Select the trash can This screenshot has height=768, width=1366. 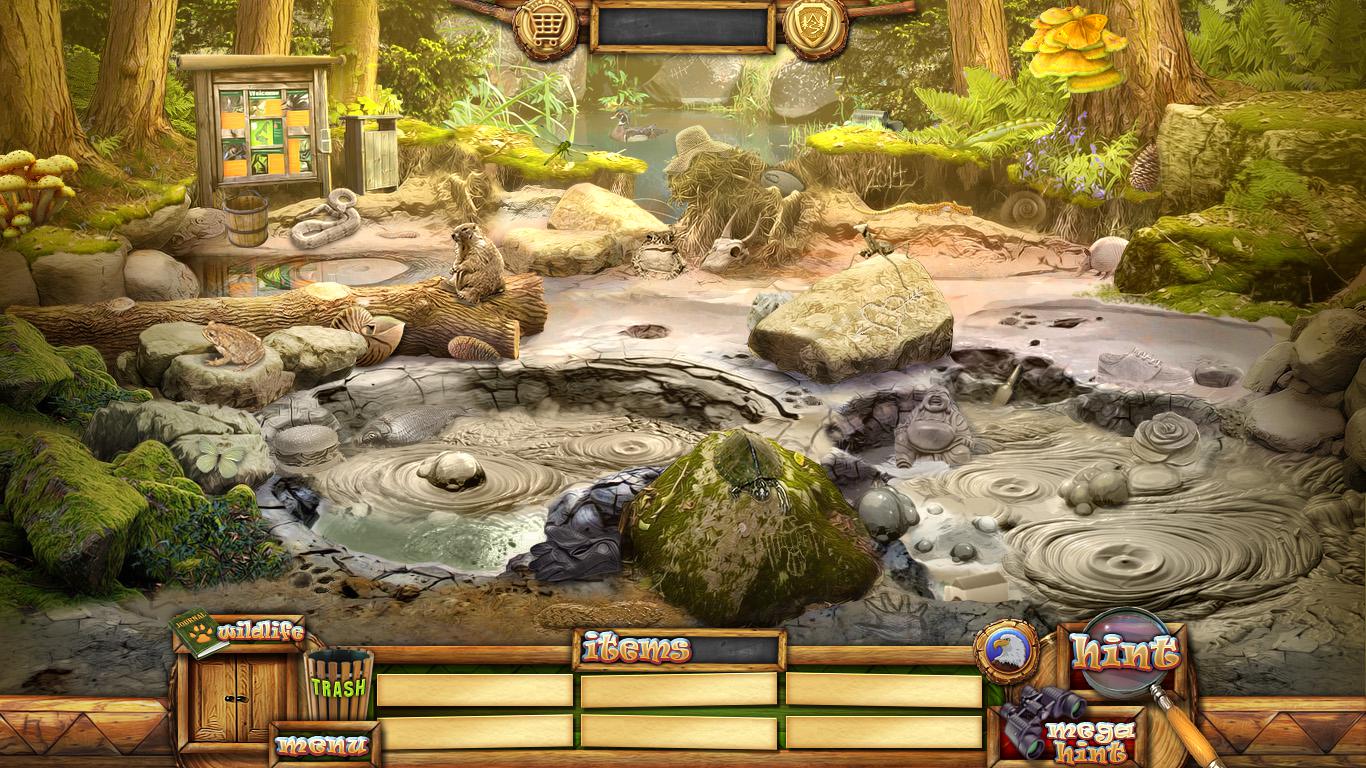(x=339, y=684)
